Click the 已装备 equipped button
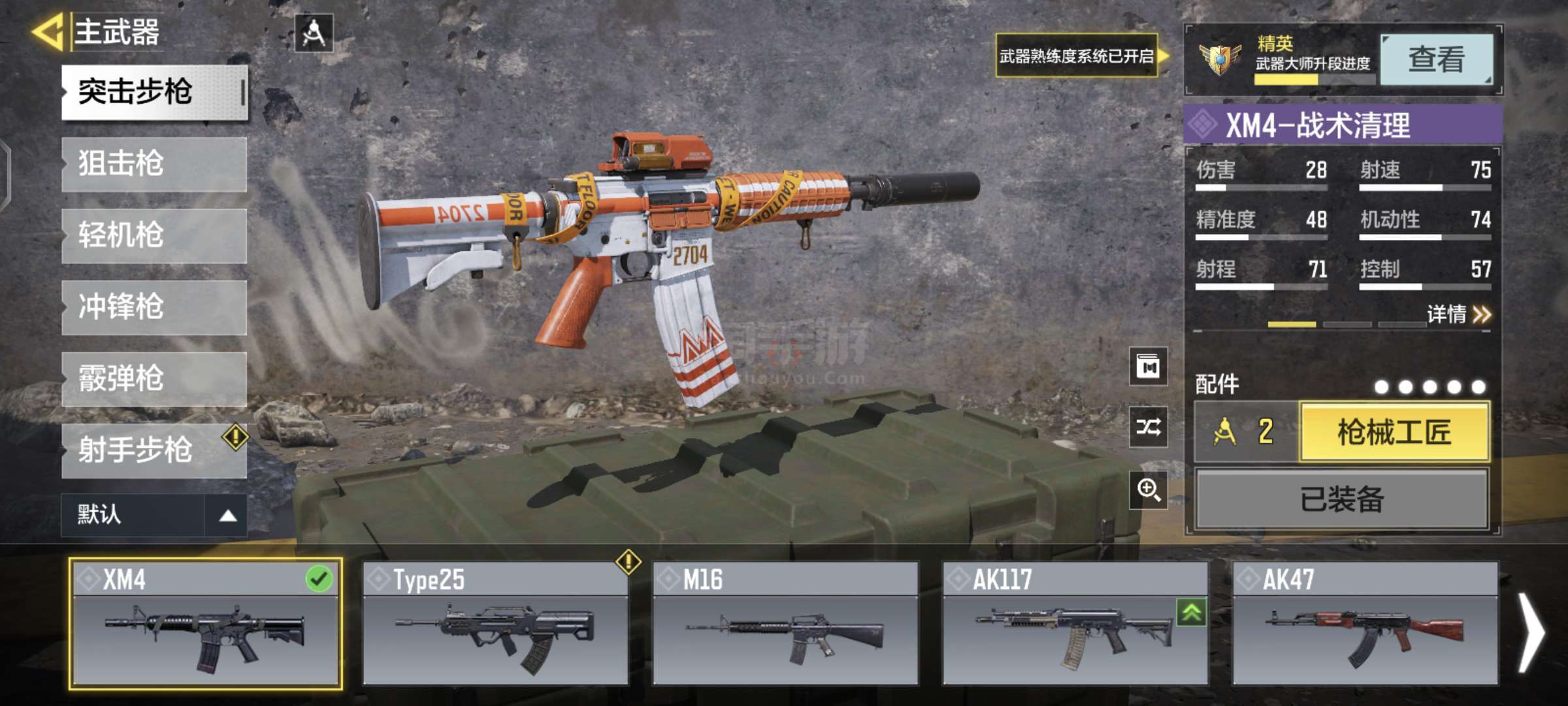The image size is (1568, 706). (1342, 500)
